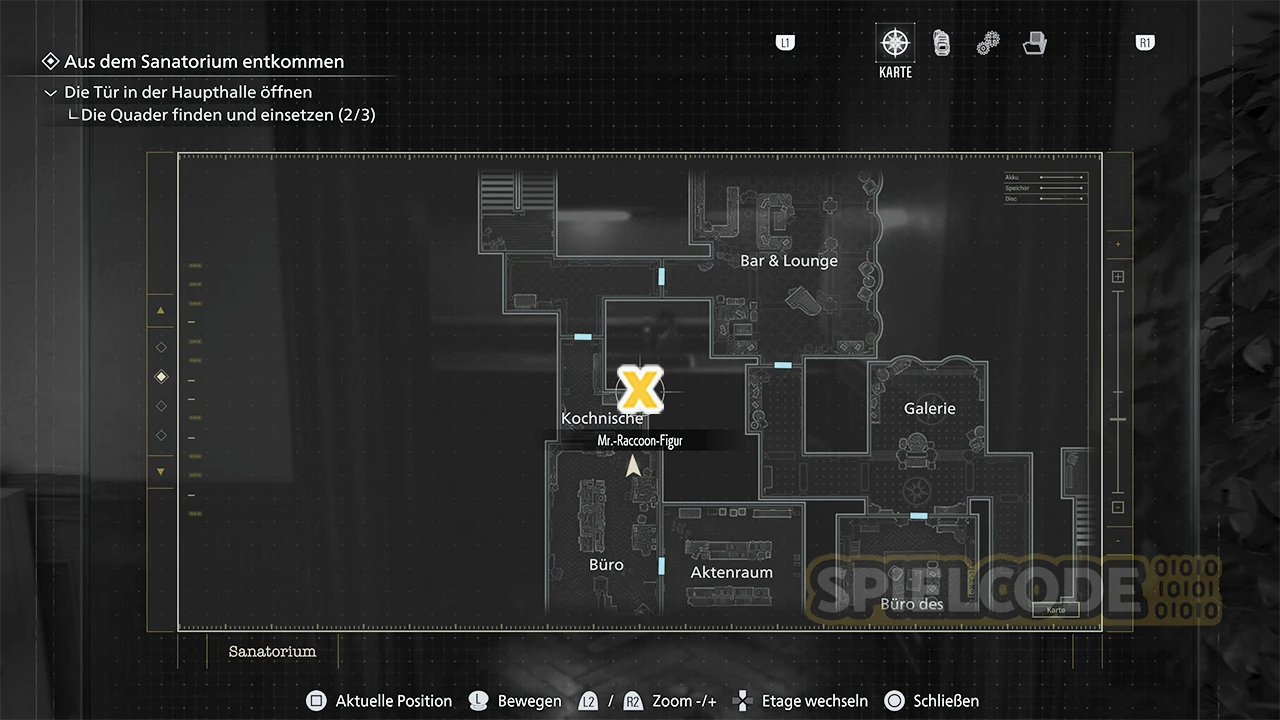
Task: Open the file folder documents tab
Action: 1035,43
